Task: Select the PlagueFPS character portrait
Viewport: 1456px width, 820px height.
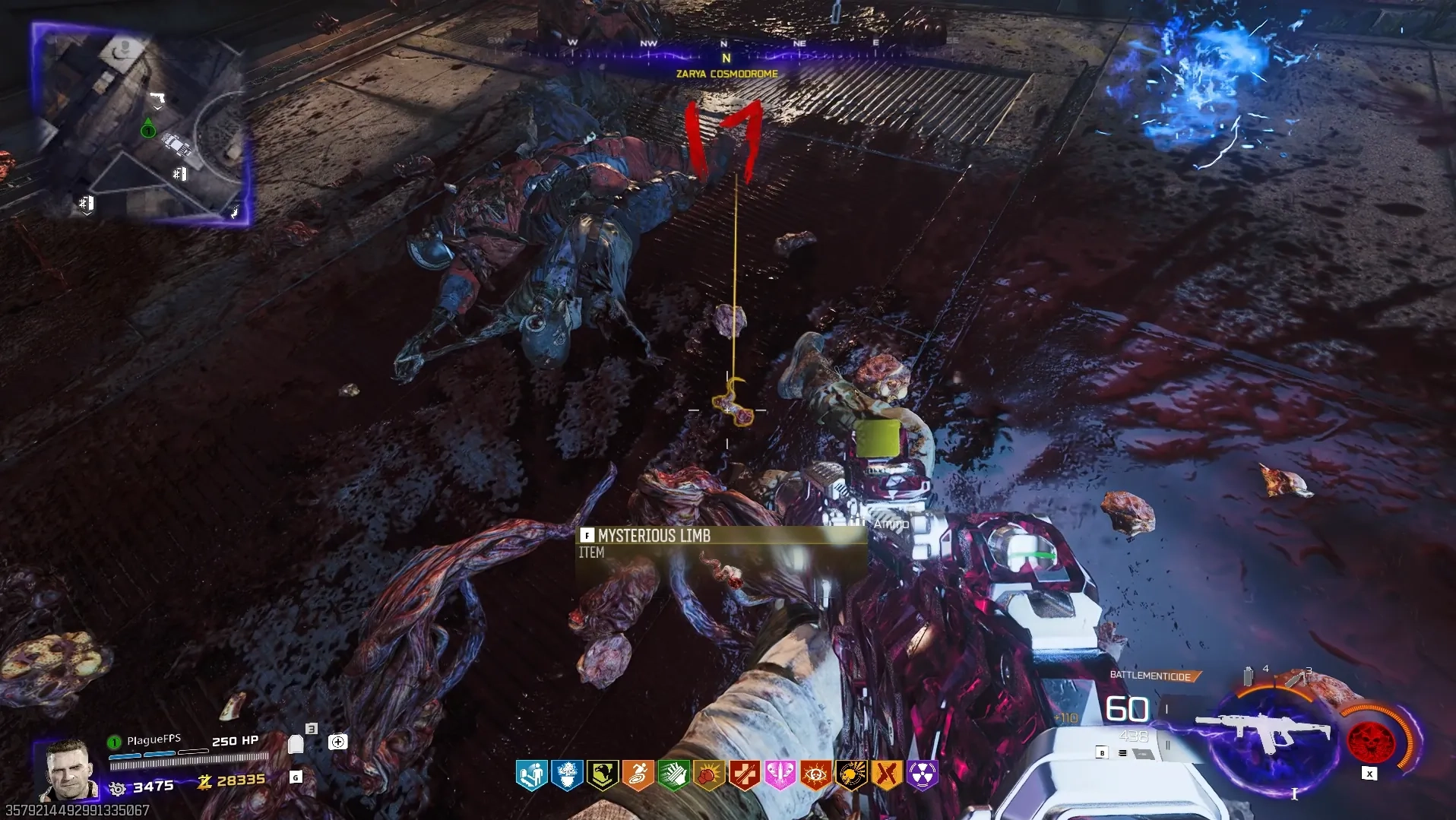Action: (x=67, y=770)
